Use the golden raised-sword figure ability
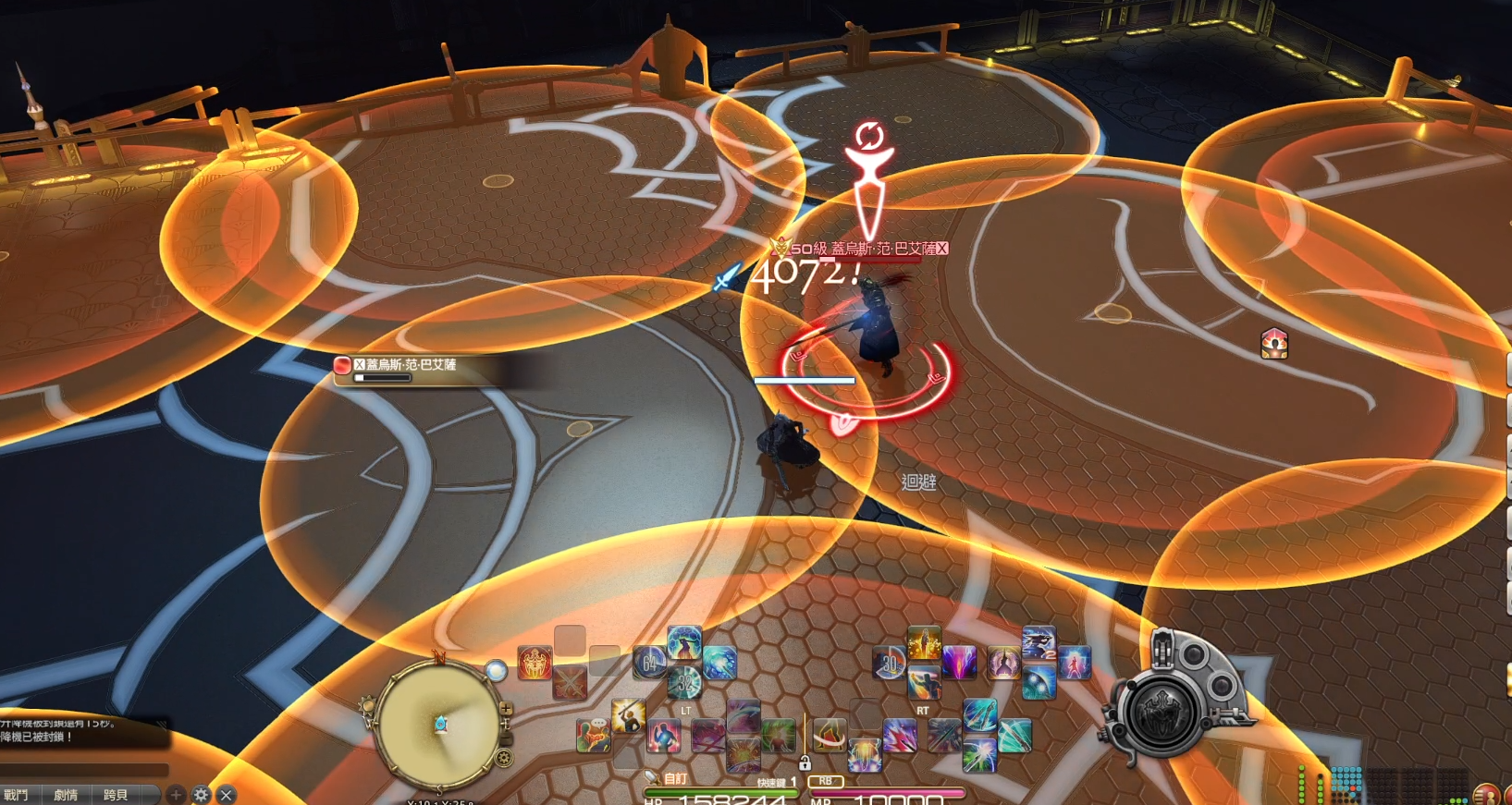 click(628, 714)
